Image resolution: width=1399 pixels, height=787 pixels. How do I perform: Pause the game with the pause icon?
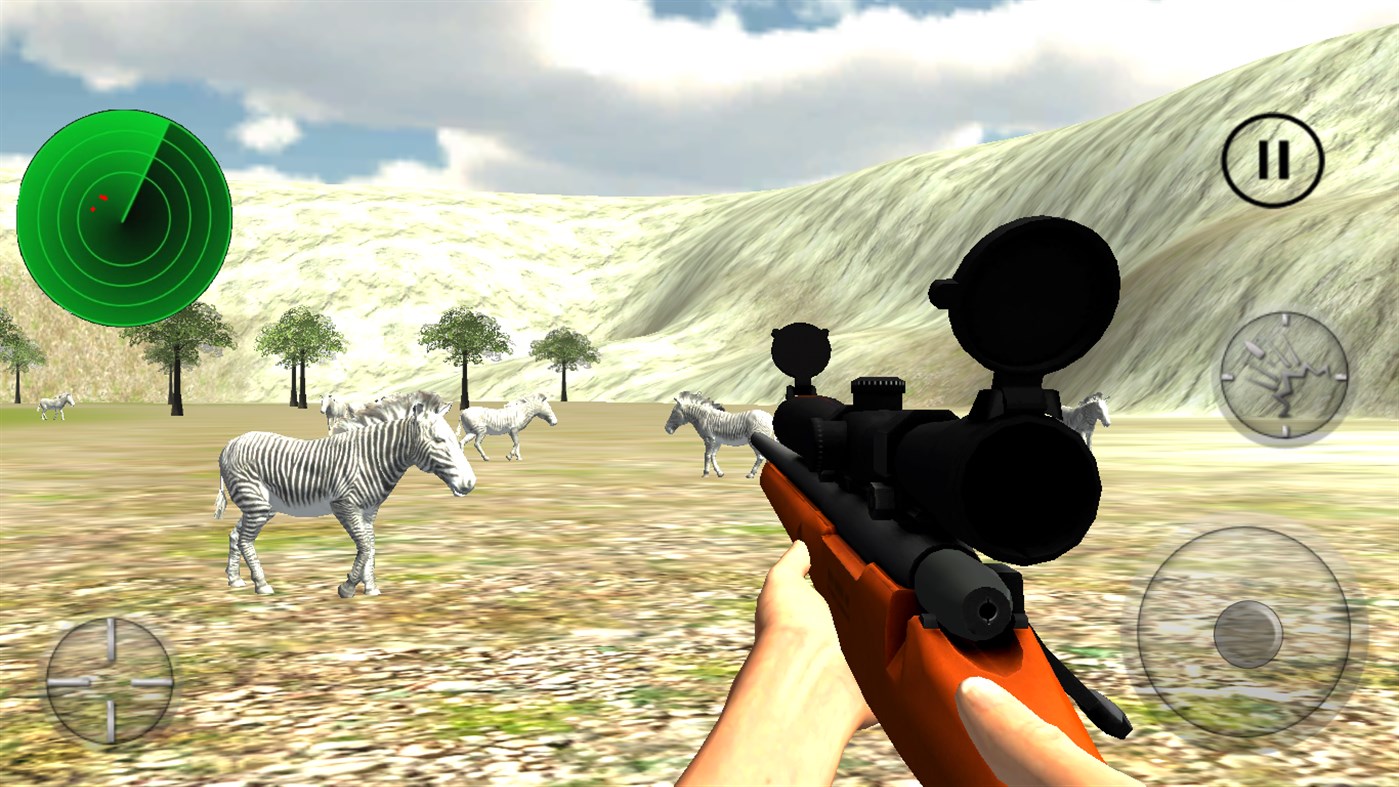click(1271, 158)
